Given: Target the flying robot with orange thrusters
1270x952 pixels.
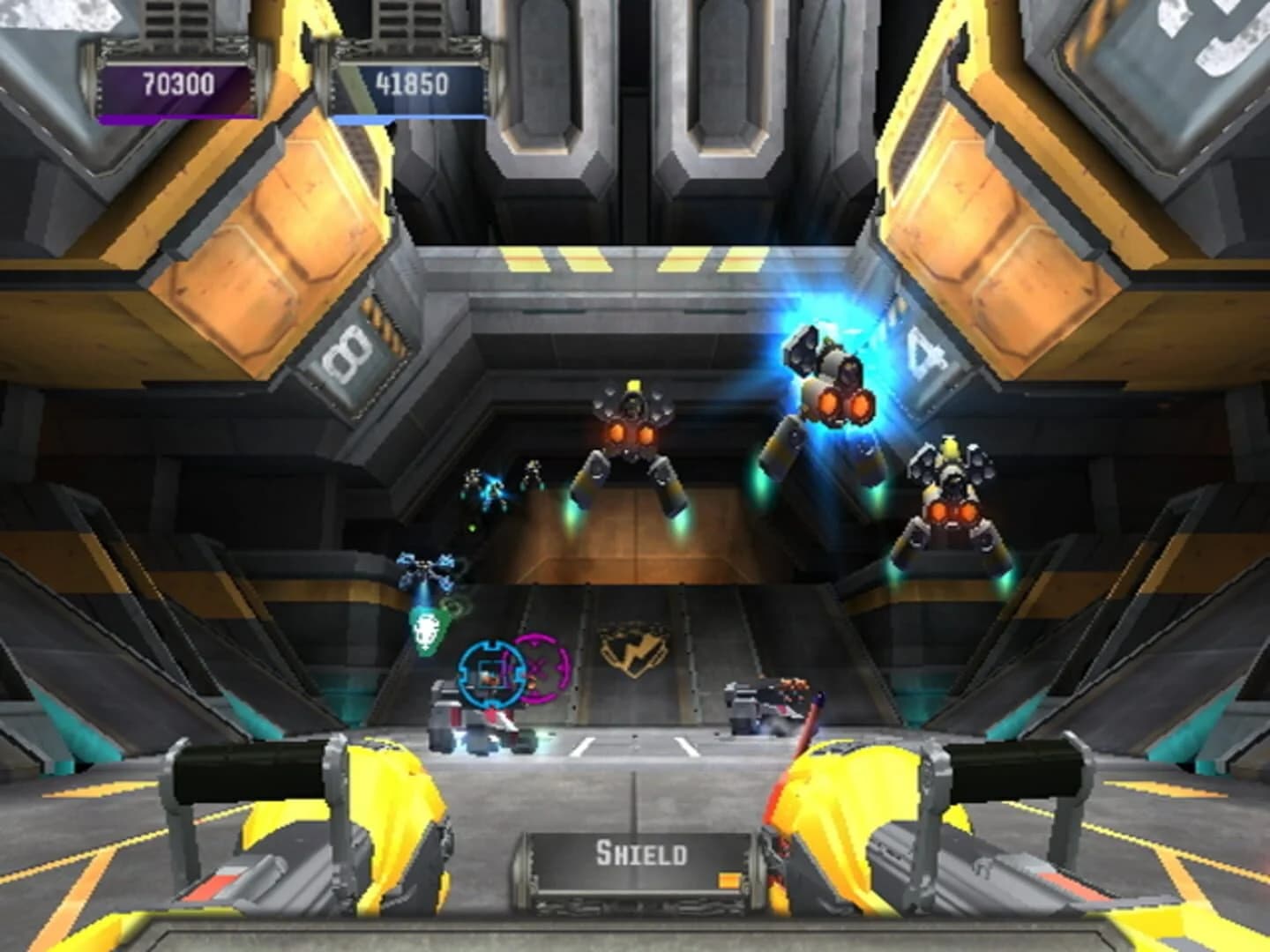Looking at the screenshot, I should tap(633, 432).
